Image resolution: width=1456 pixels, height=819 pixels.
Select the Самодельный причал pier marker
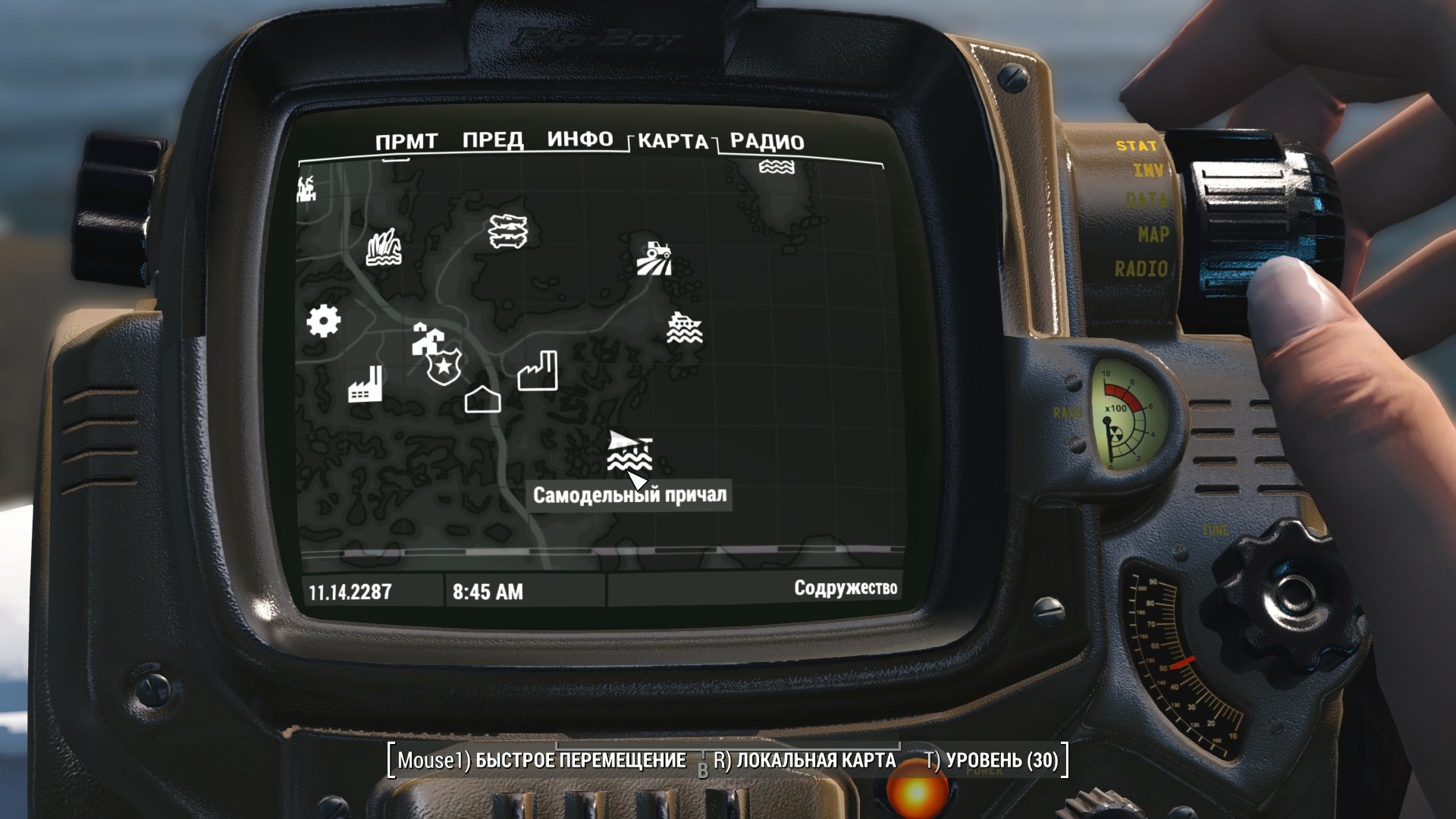click(629, 450)
